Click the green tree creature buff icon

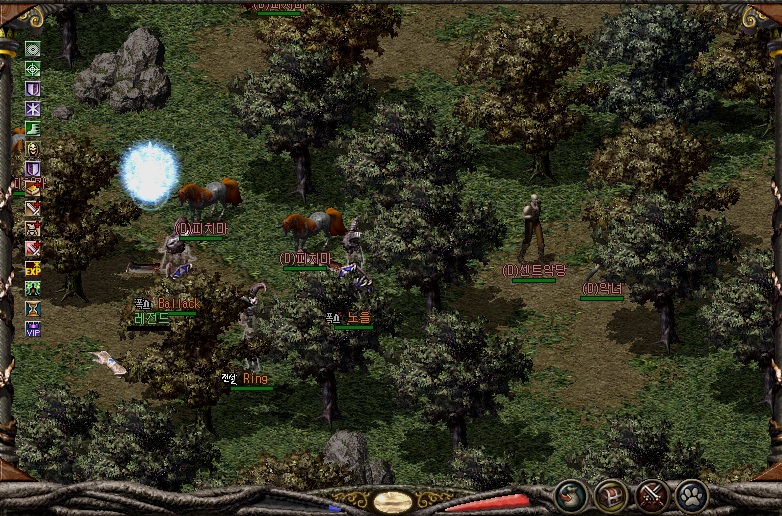pos(33,288)
